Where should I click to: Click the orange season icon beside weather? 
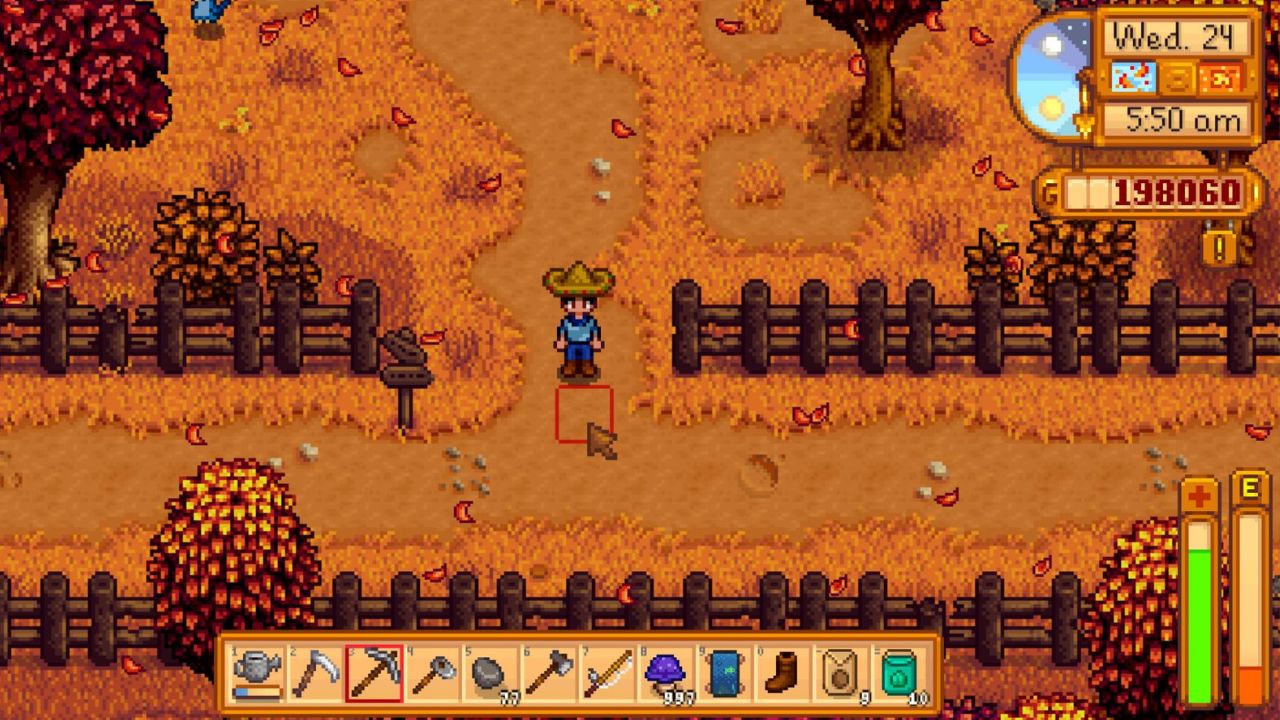(x=1222, y=78)
